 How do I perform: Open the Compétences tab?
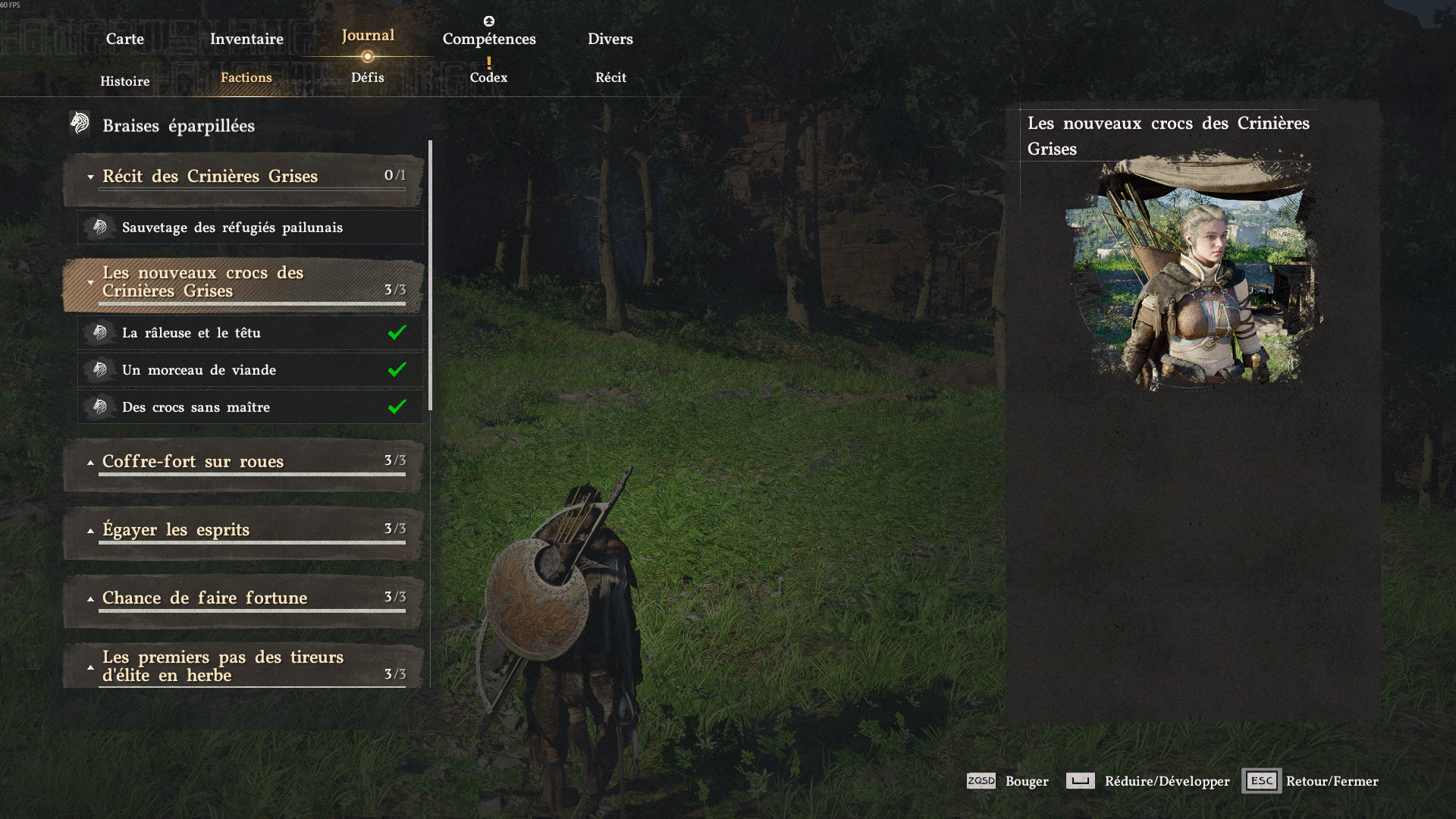coord(489,39)
